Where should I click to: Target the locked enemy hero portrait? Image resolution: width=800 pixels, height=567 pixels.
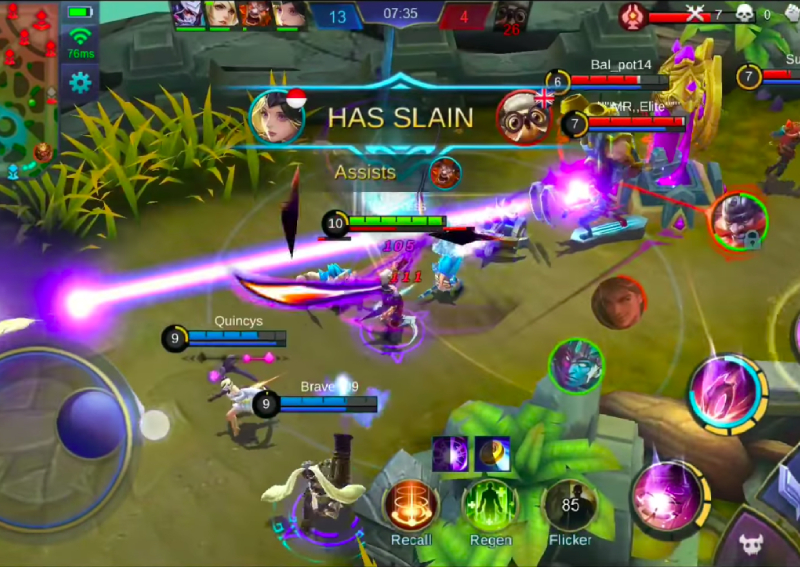(738, 220)
